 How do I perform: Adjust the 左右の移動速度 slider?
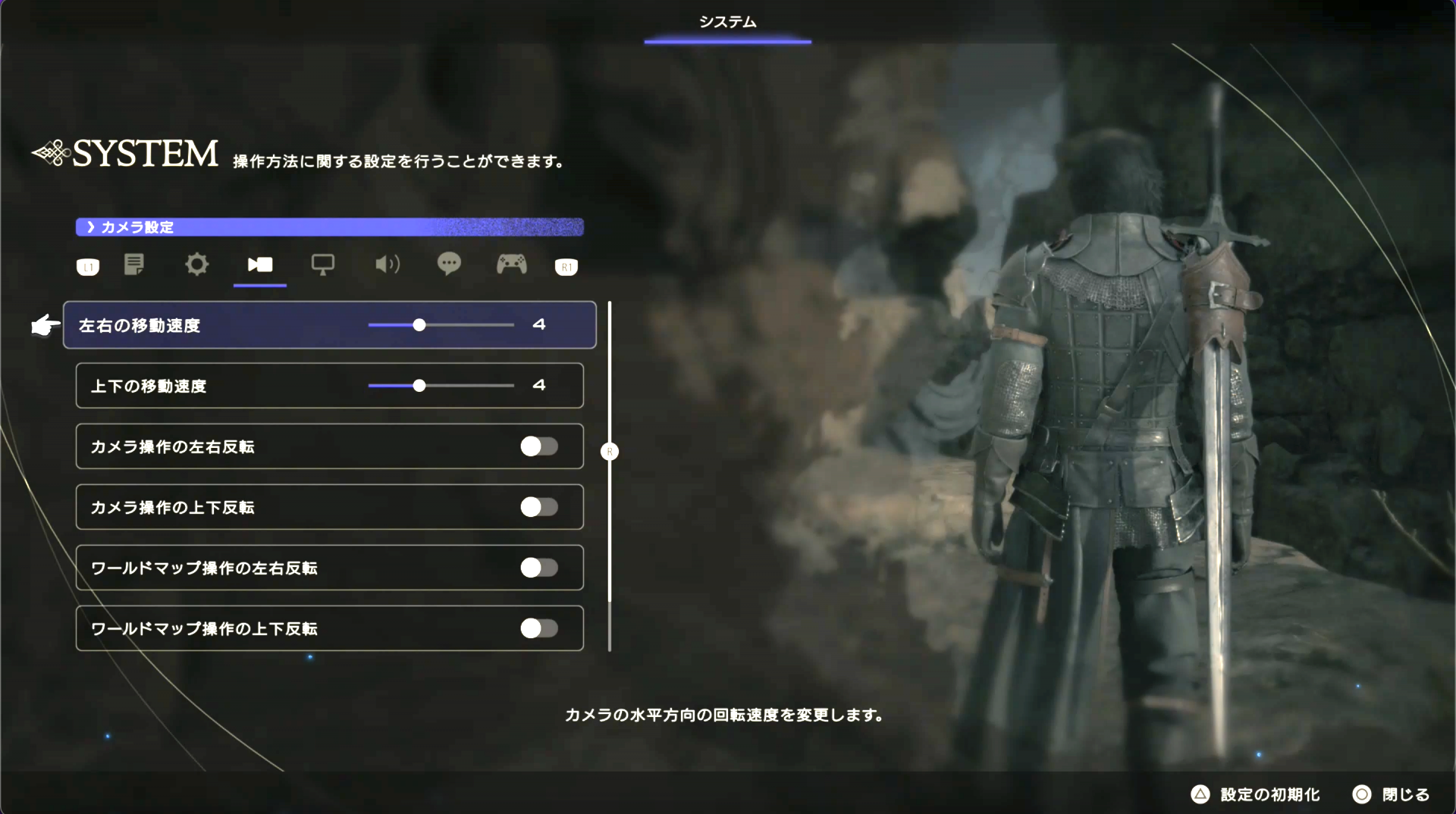pos(419,324)
